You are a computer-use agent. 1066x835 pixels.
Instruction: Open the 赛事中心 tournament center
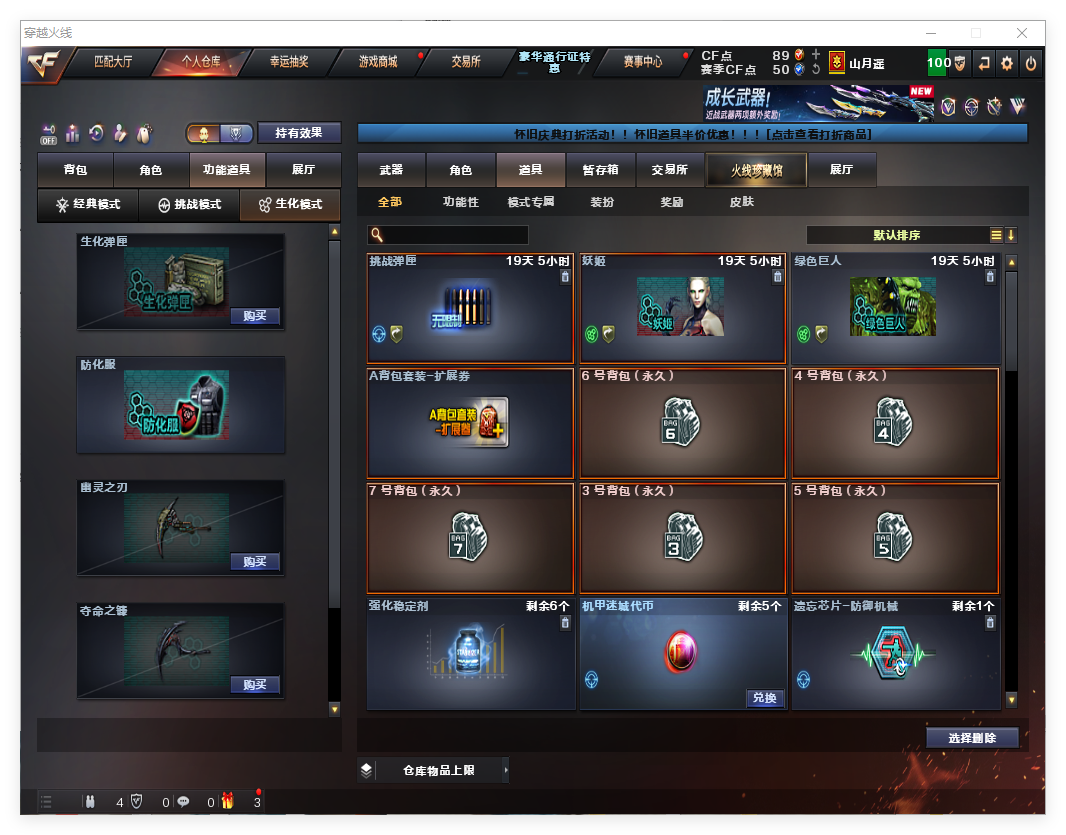pyautogui.click(x=642, y=62)
